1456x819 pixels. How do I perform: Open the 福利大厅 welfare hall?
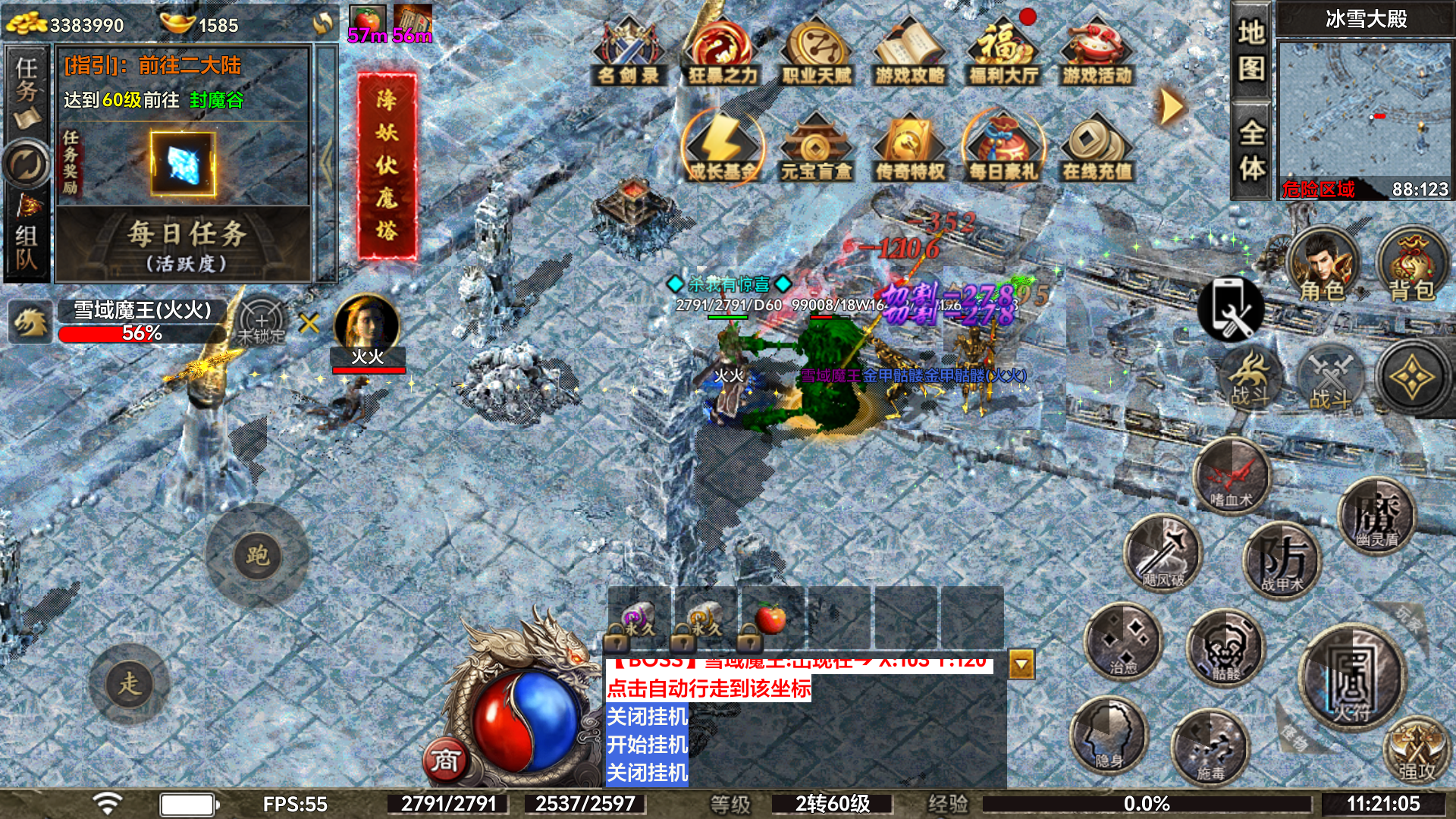tap(1003, 53)
